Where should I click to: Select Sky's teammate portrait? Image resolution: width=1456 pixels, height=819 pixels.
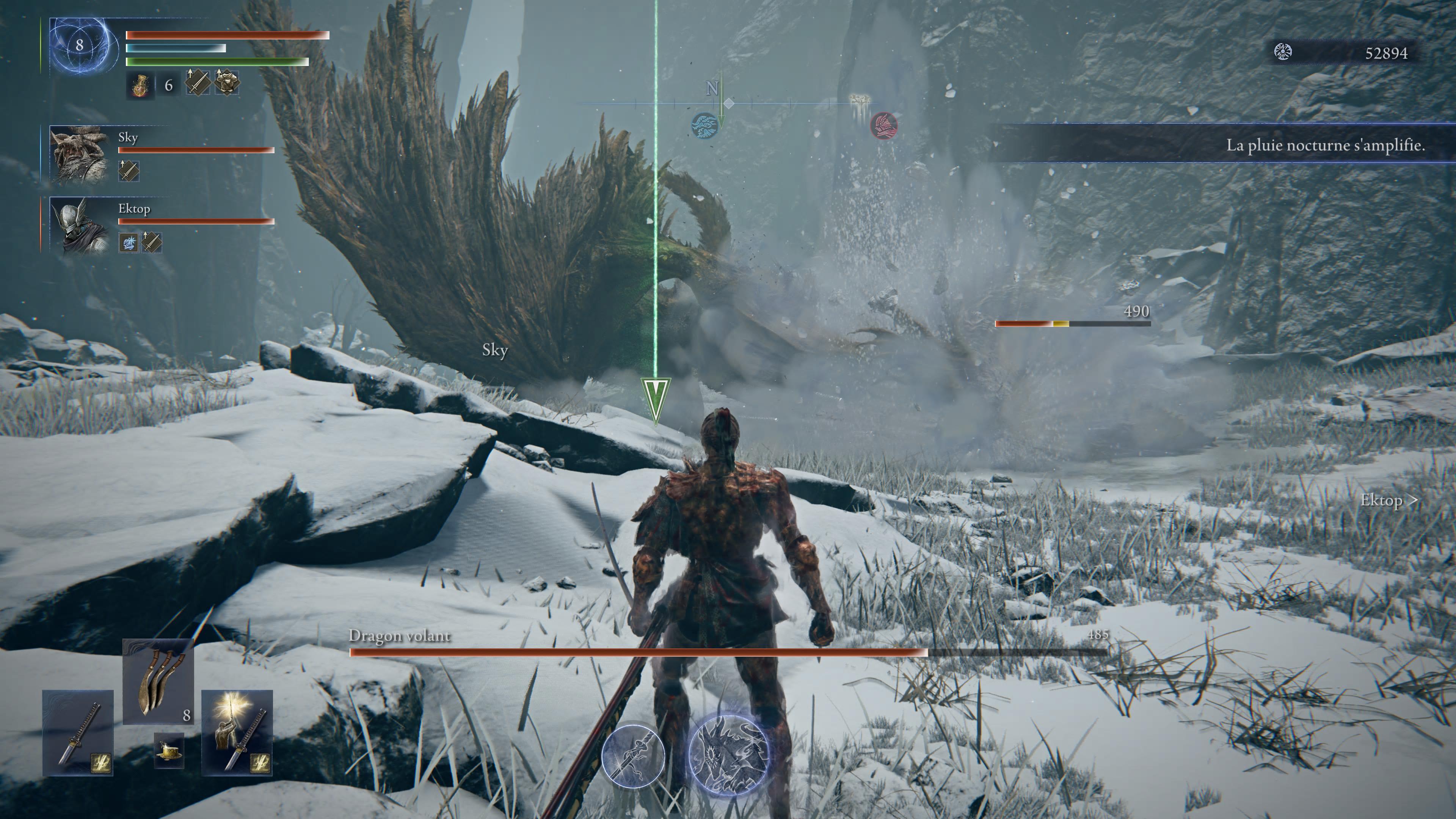click(x=78, y=154)
